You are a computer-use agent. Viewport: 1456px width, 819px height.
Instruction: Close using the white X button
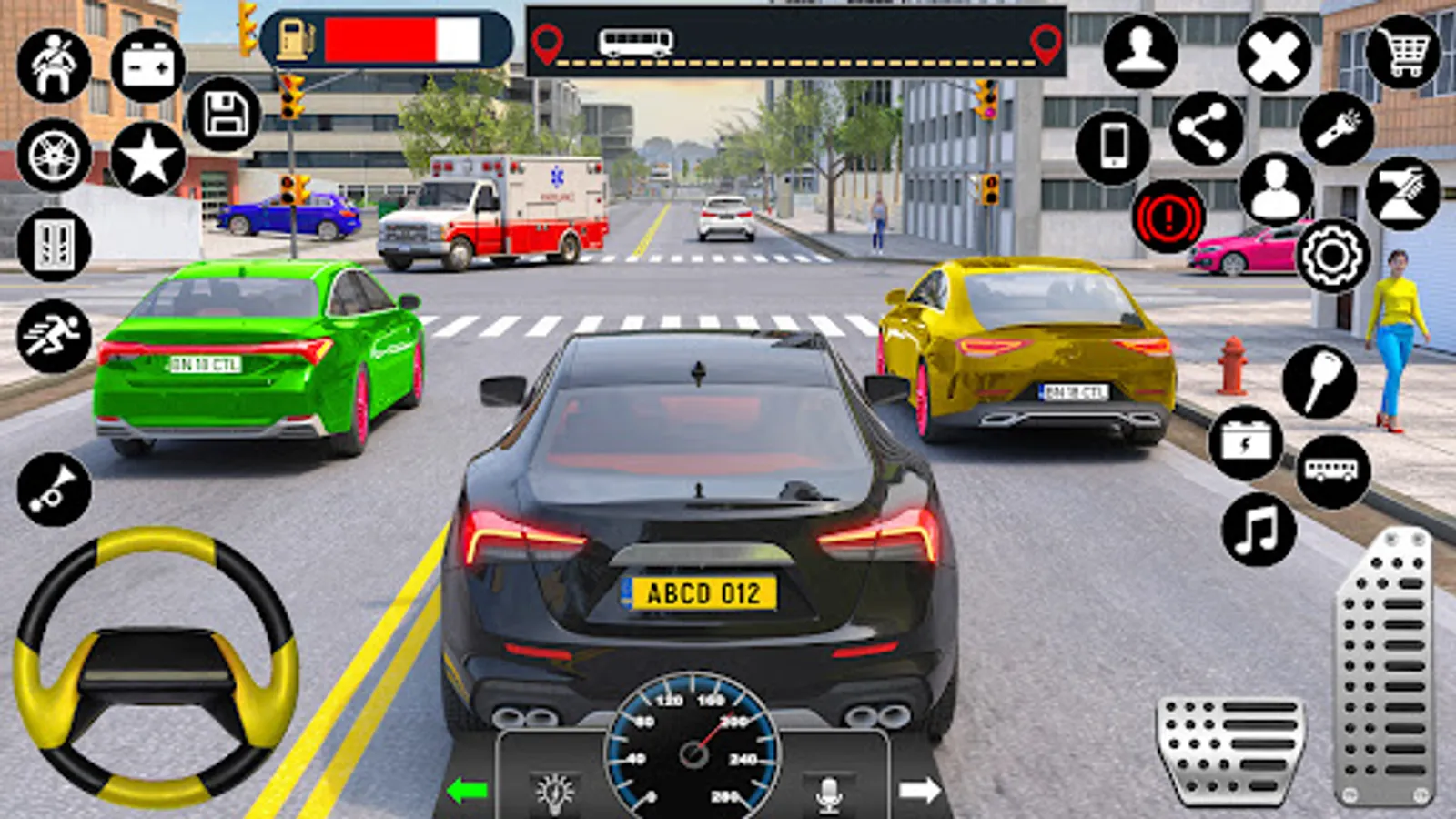pyautogui.click(x=1274, y=55)
